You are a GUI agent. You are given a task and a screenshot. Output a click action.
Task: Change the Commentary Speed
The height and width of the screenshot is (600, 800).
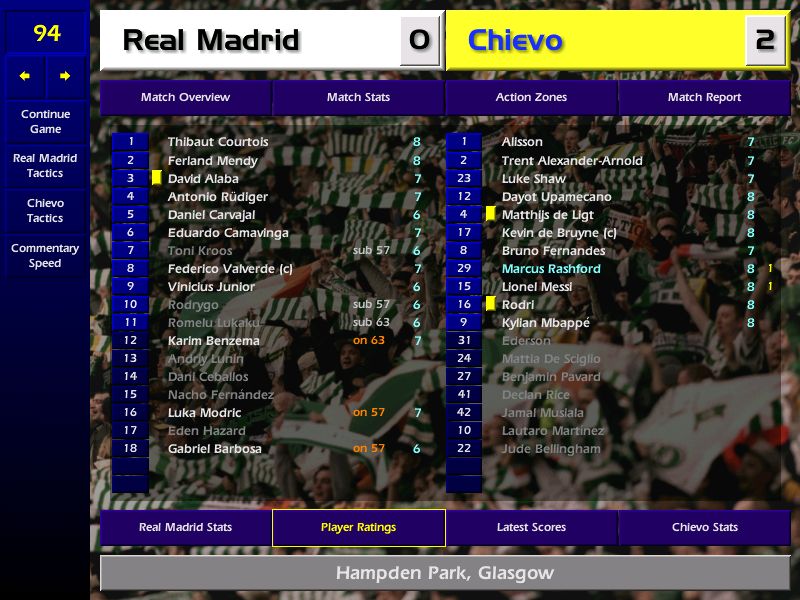[x=45, y=256]
